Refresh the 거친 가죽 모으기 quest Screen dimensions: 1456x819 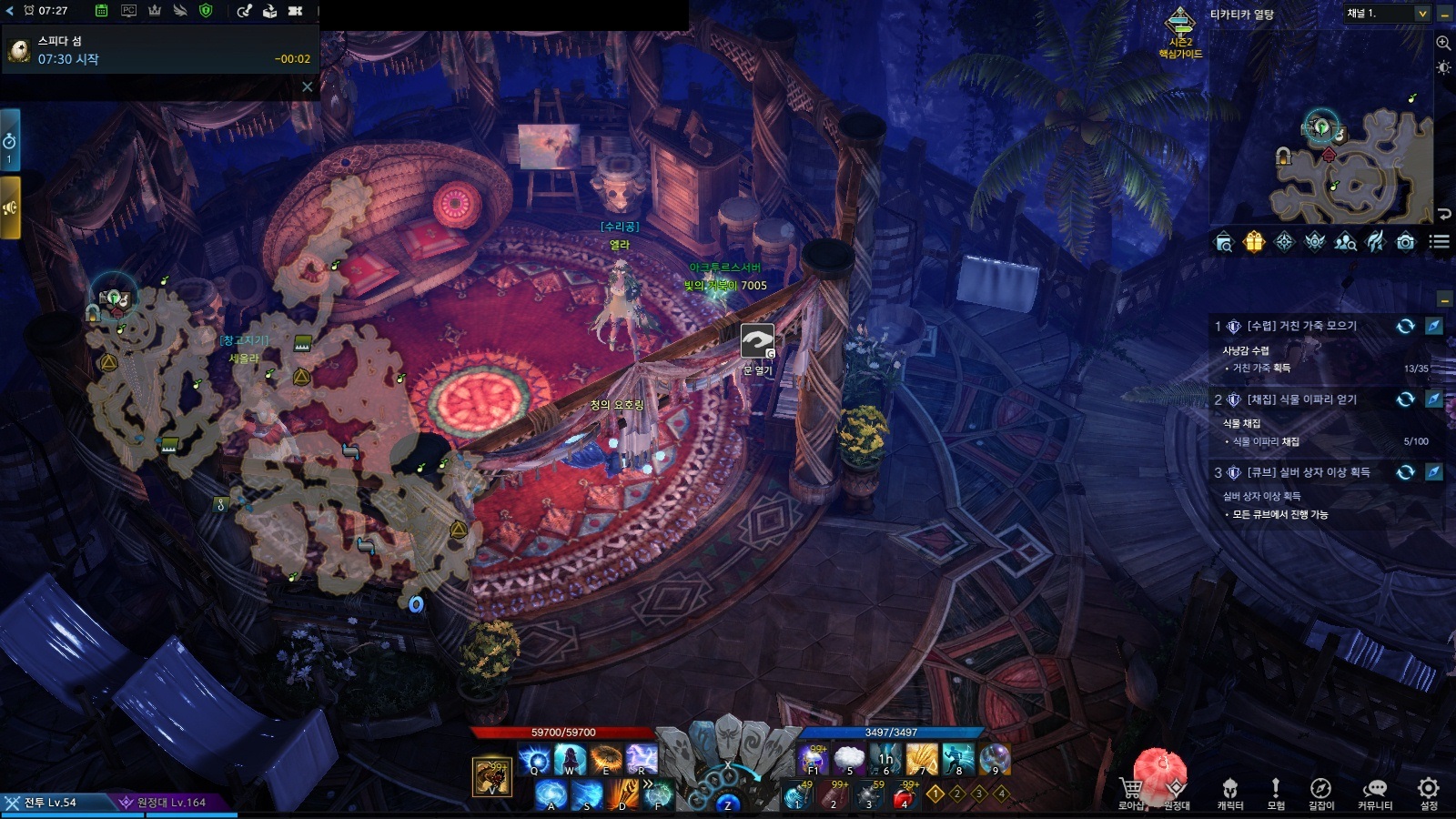(1405, 326)
